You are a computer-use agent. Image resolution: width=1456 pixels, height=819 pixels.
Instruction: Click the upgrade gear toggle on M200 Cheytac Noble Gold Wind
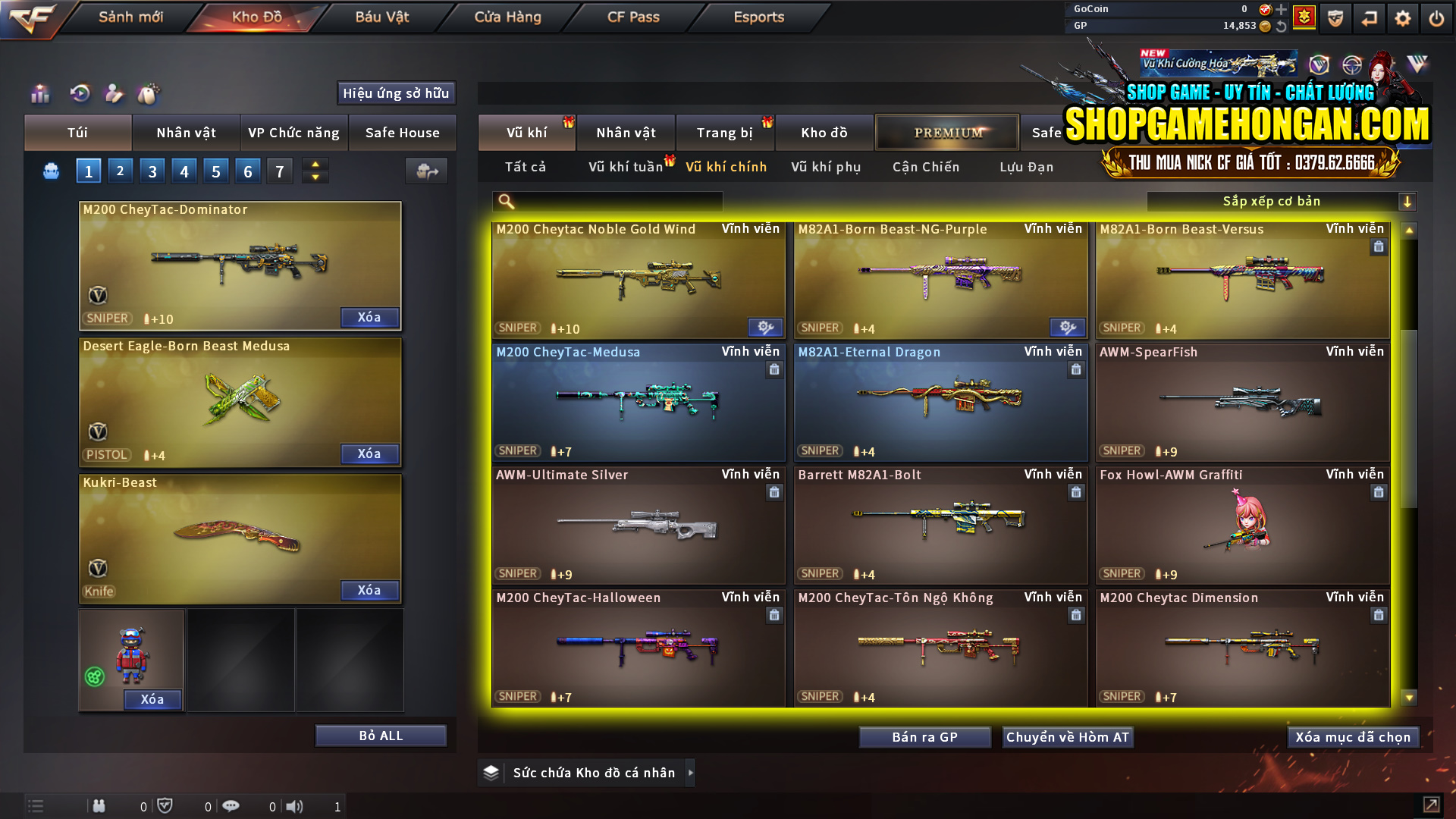(x=764, y=327)
